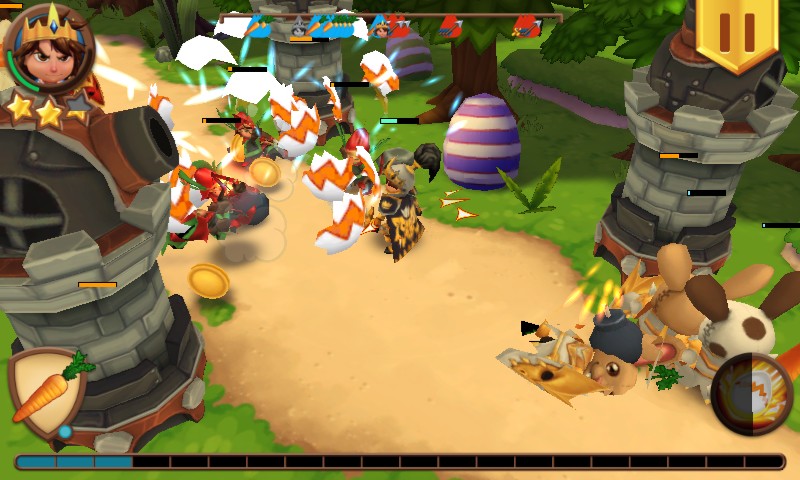
Task: Tap the crowned prince portrait
Action: tap(48, 48)
